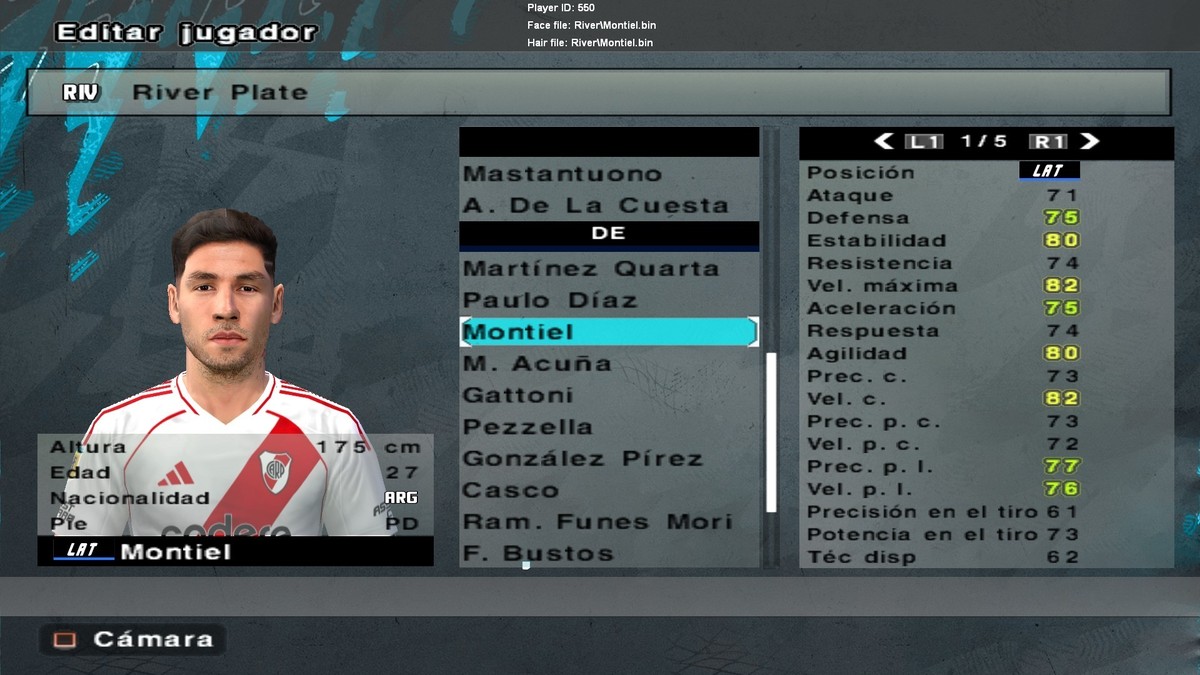Image resolution: width=1200 pixels, height=675 pixels.
Task: Select M. Acuña from the list
Action: click(x=537, y=364)
